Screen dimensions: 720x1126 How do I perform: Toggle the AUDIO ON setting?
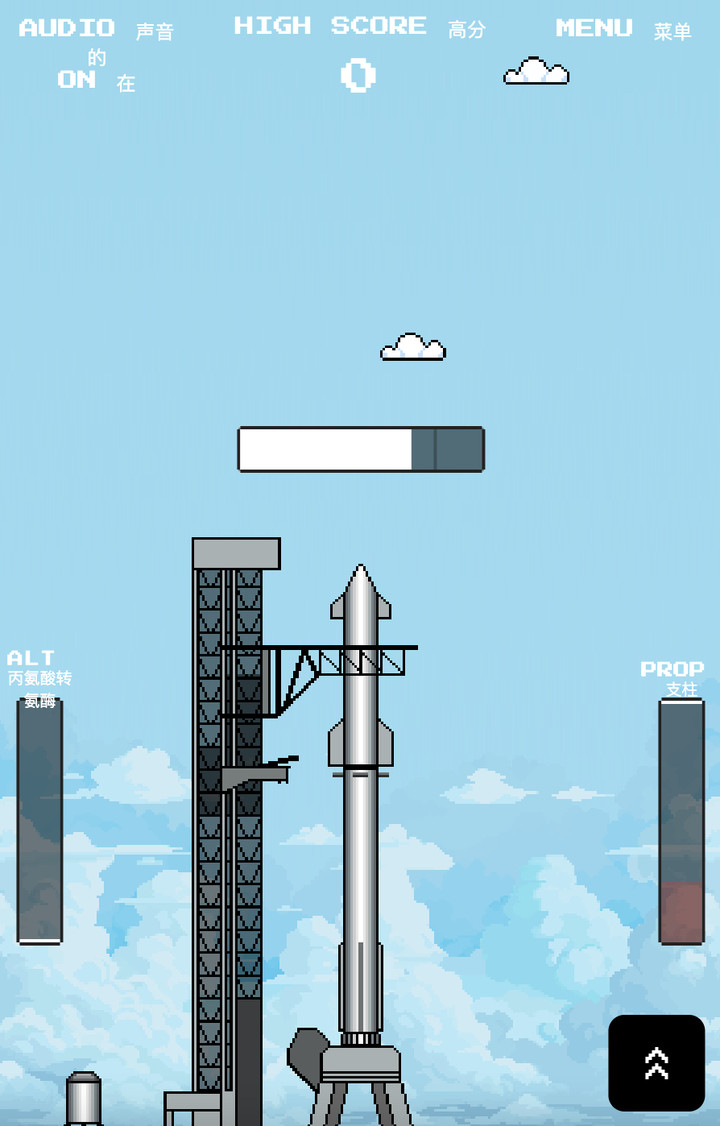[76, 79]
